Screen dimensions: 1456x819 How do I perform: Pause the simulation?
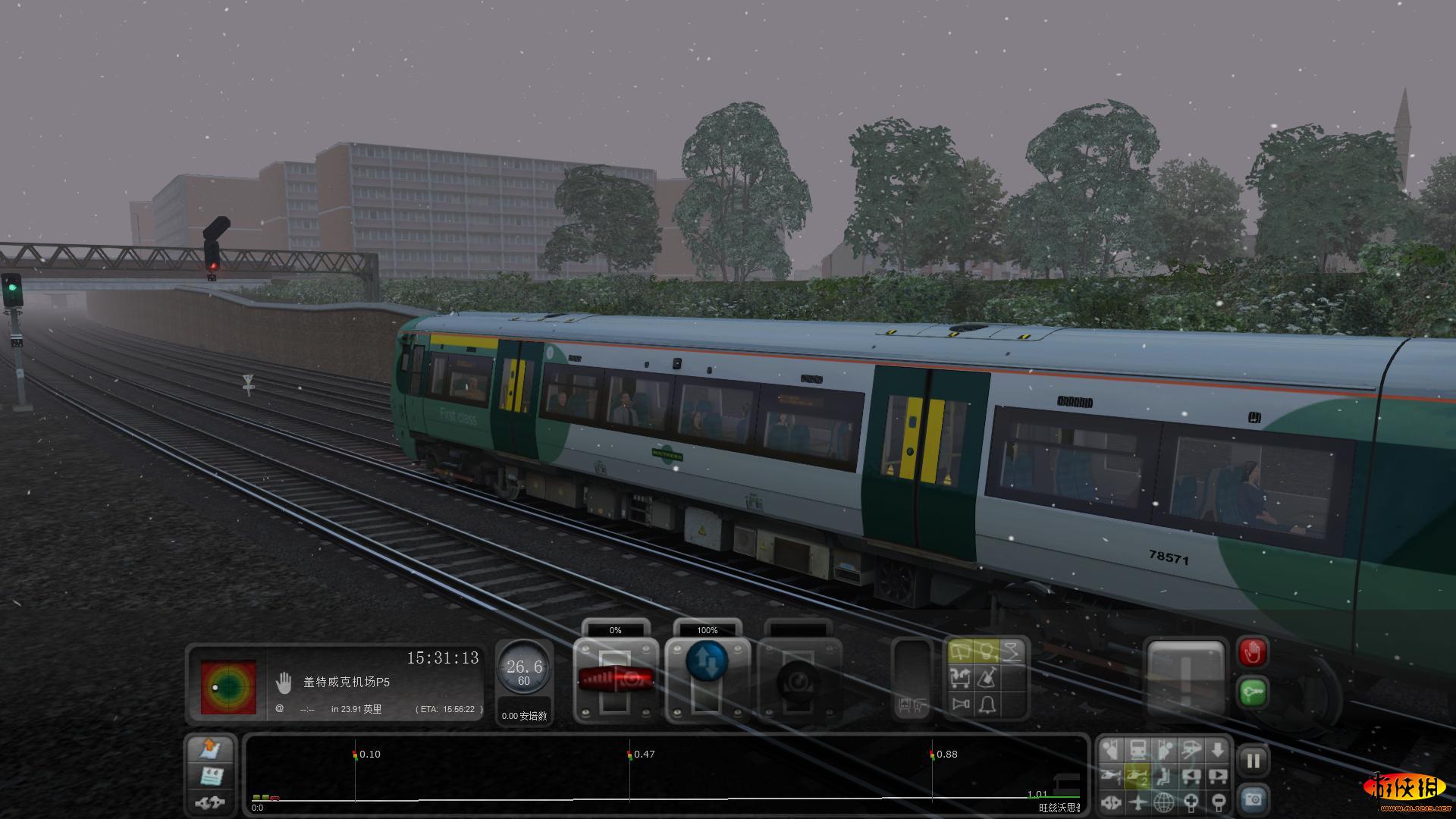tap(1253, 761)
